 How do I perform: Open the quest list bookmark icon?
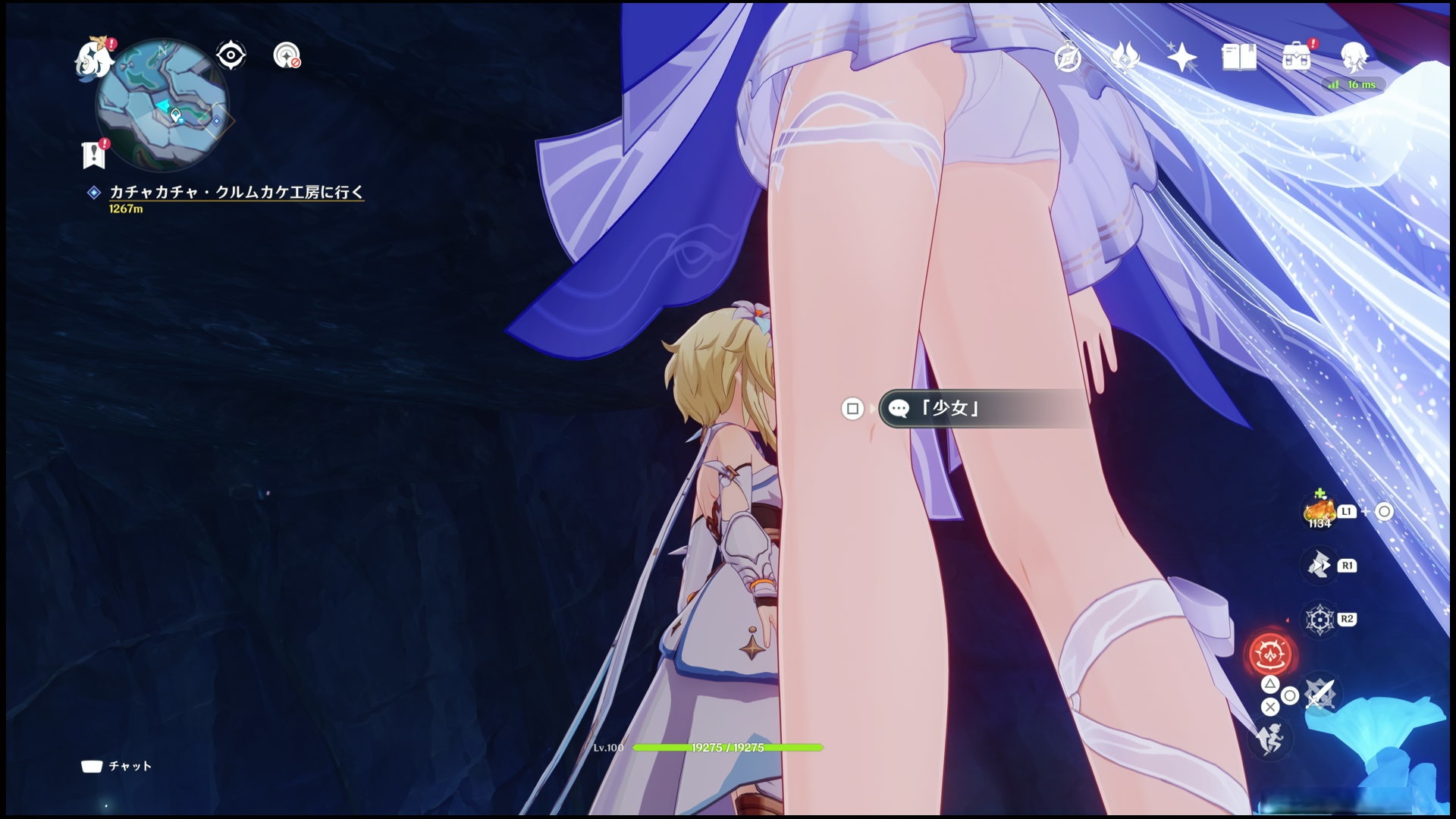[x=93, y=154]
